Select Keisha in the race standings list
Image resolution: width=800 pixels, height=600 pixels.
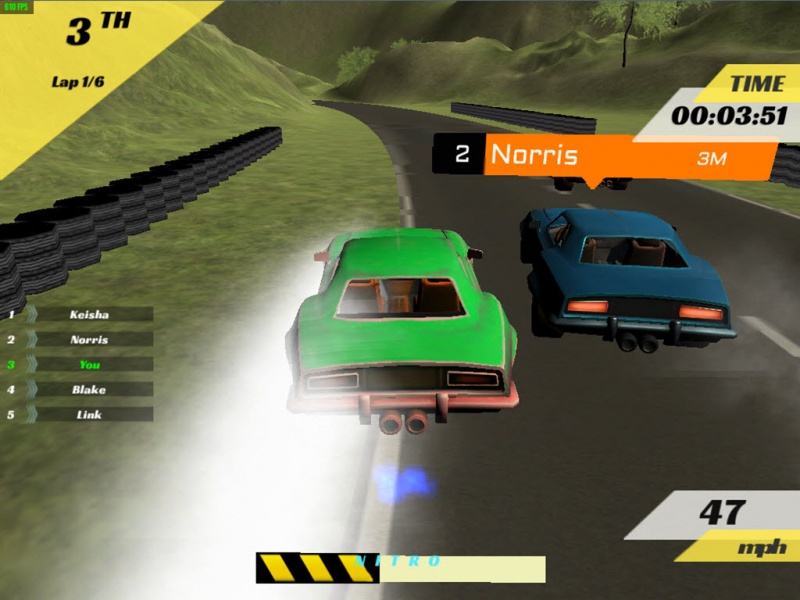pos(89,314)
